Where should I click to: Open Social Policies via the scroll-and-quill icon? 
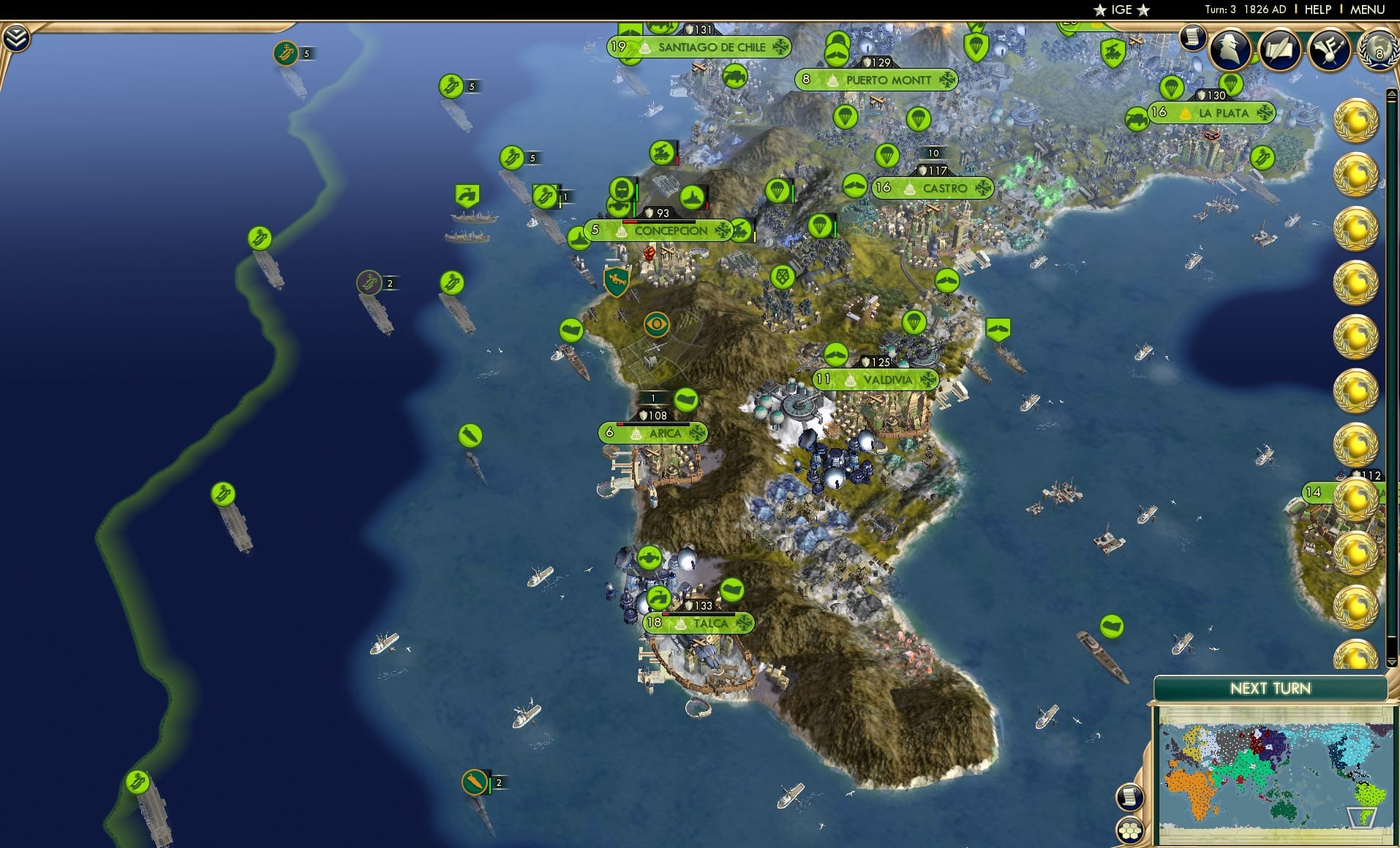[x=1282, y=50]
